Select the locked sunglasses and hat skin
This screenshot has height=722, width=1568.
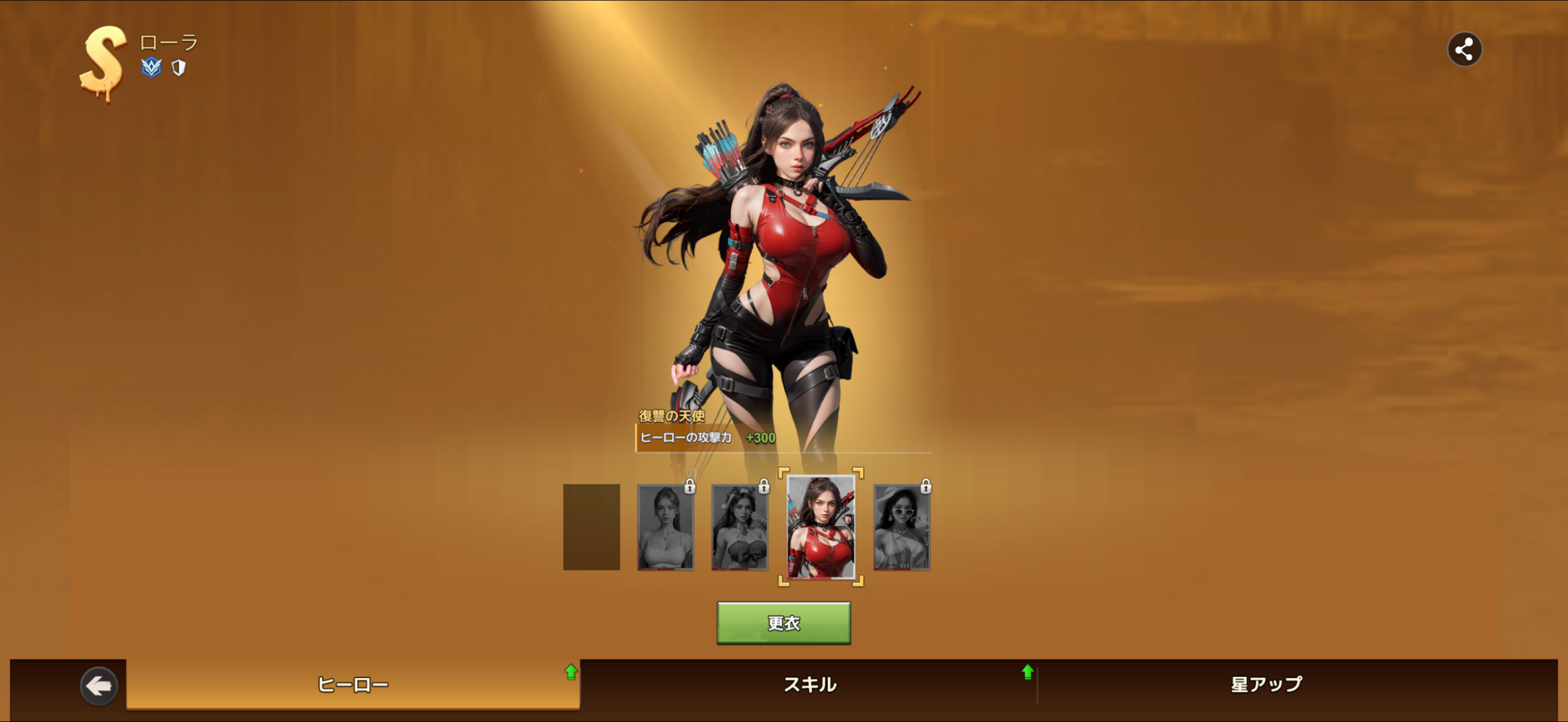tap(902, 528)
